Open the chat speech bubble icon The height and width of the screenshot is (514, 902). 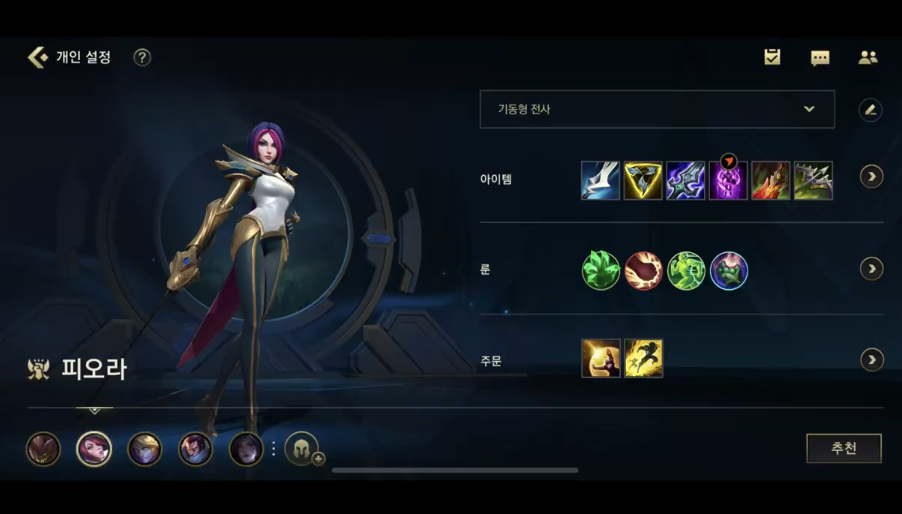click(820, 58)
